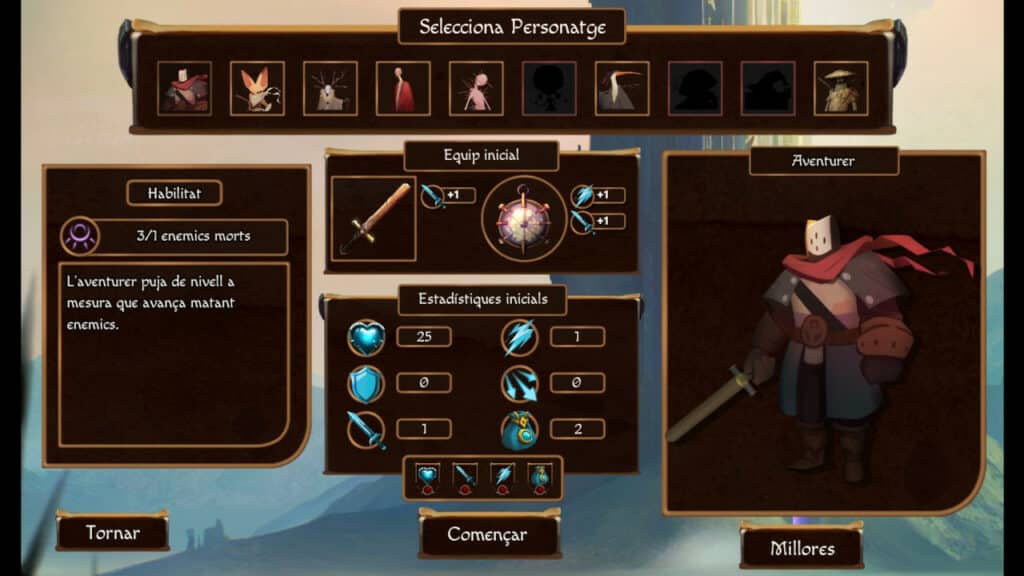Choose the orange fox character portrait
Viewport: 1024px width, 576px height.
[257, 89]
